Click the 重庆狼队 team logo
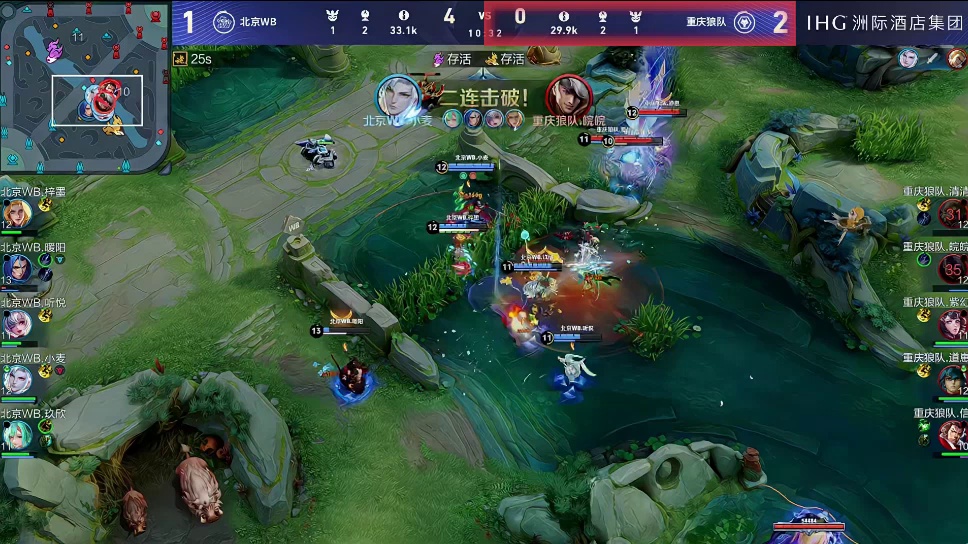This screenshot has width=968, height=544. (x=744, y=22)
